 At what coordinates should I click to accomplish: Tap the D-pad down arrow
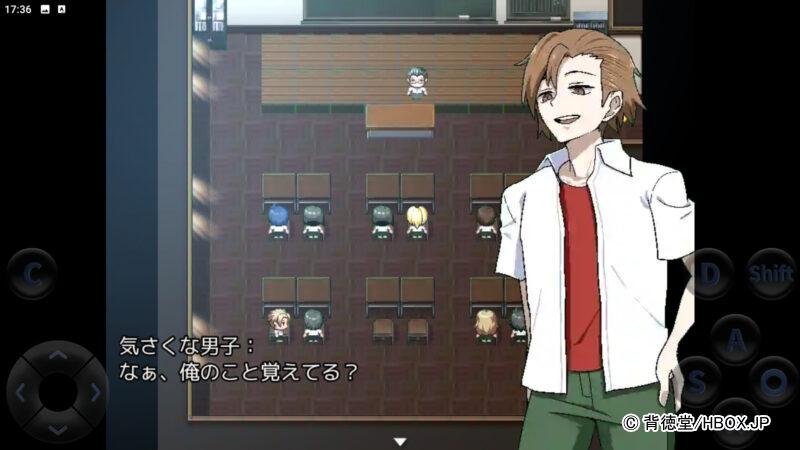(58, 428)
